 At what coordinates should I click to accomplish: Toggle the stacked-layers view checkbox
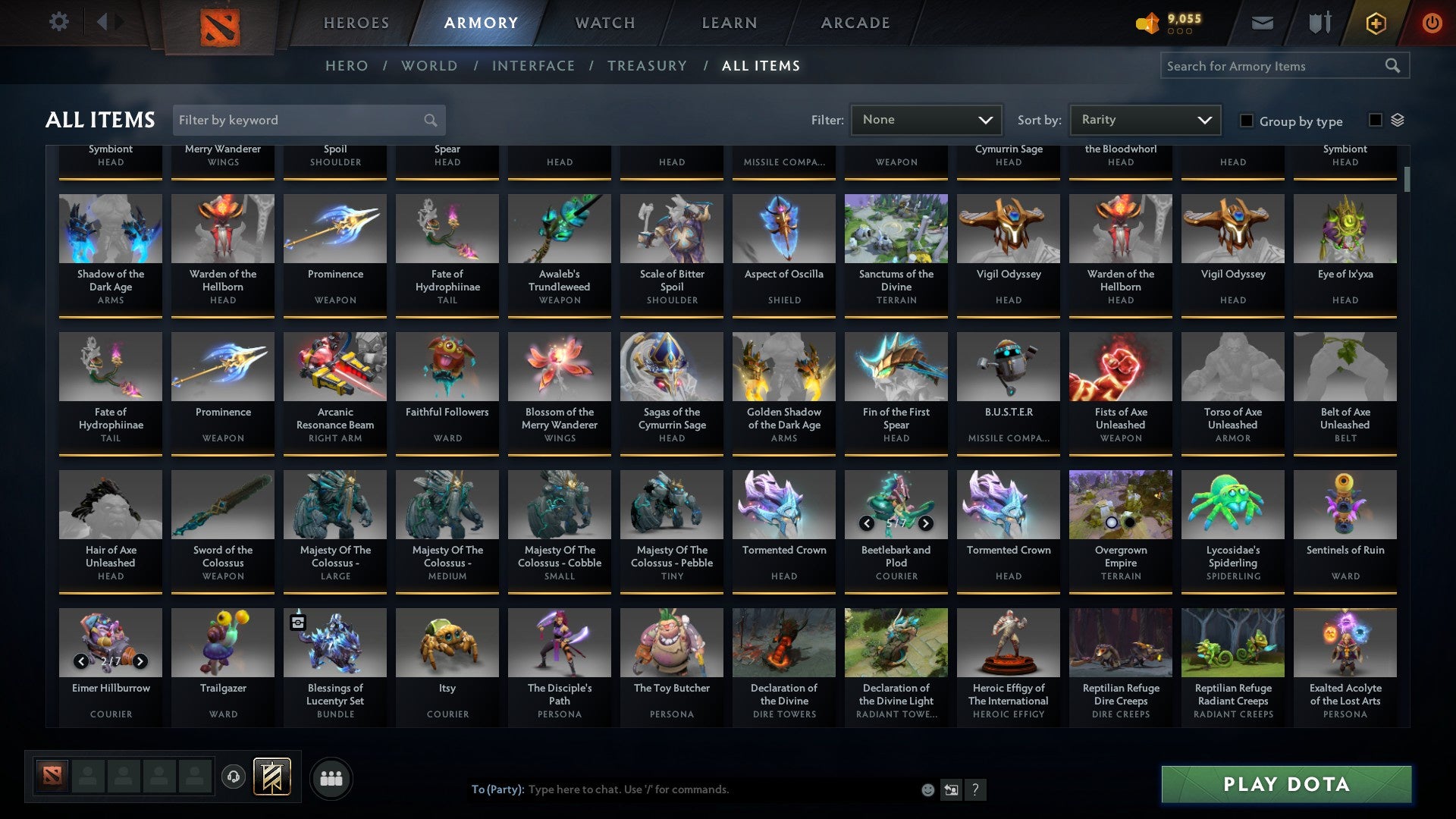point(1376,118)
